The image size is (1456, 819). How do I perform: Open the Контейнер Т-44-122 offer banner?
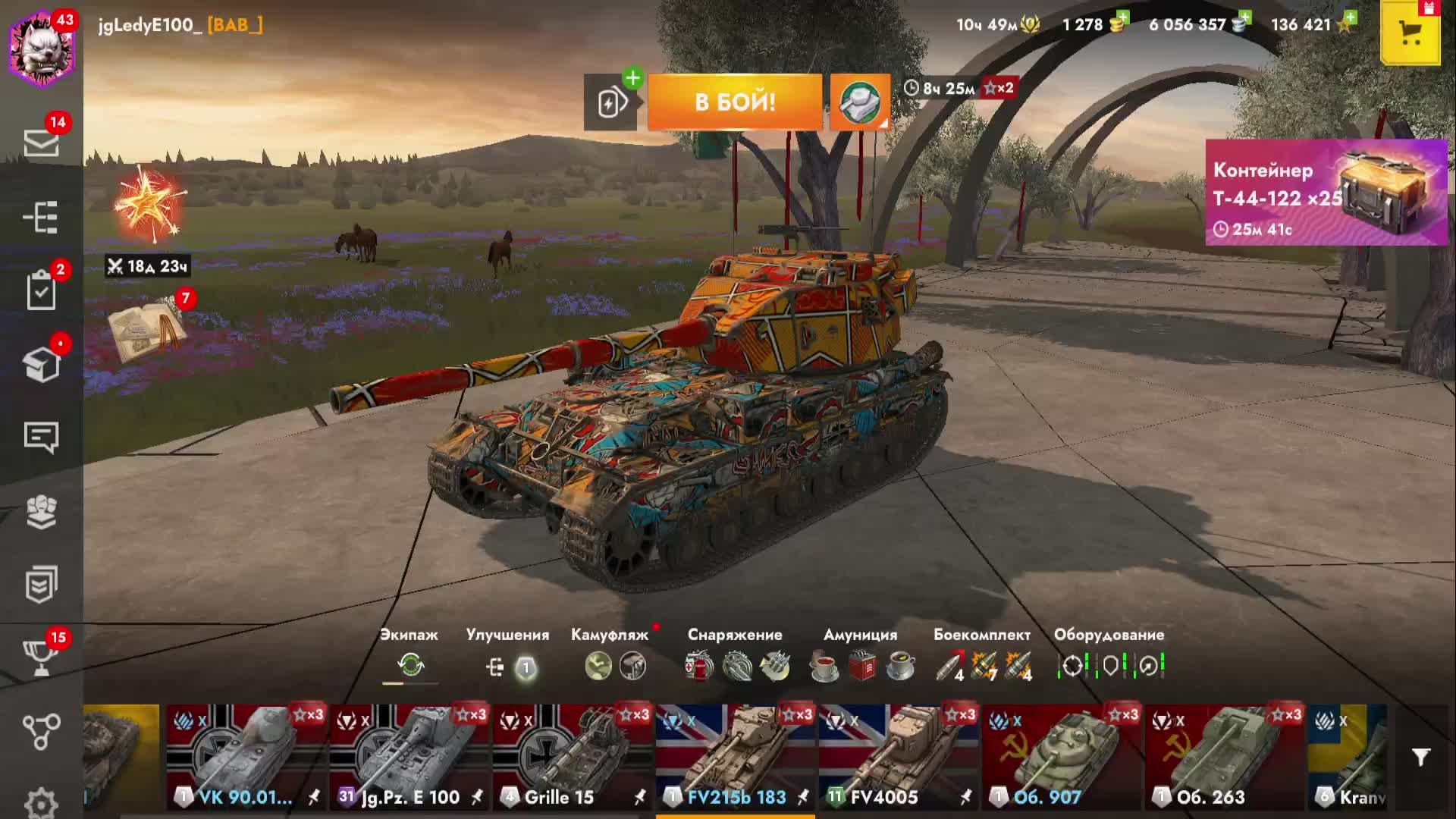(x=1326, y=193)
